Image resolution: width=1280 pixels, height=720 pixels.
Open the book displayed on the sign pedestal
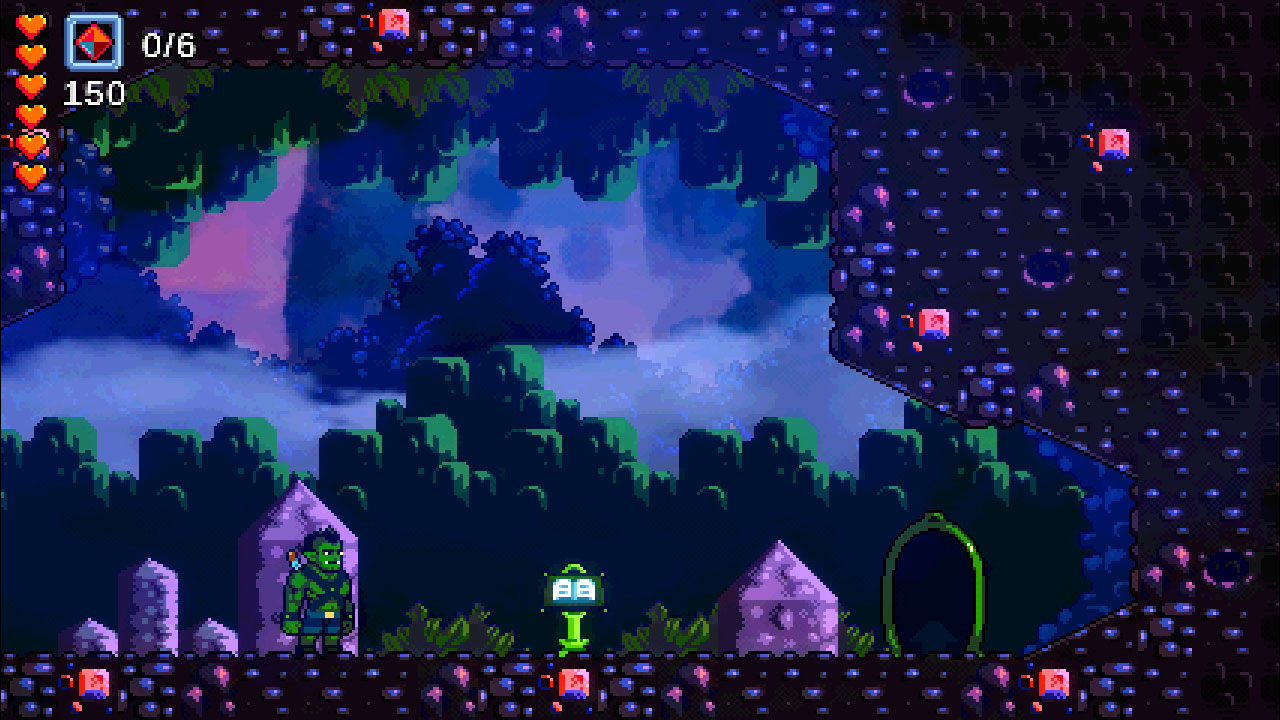572,590
